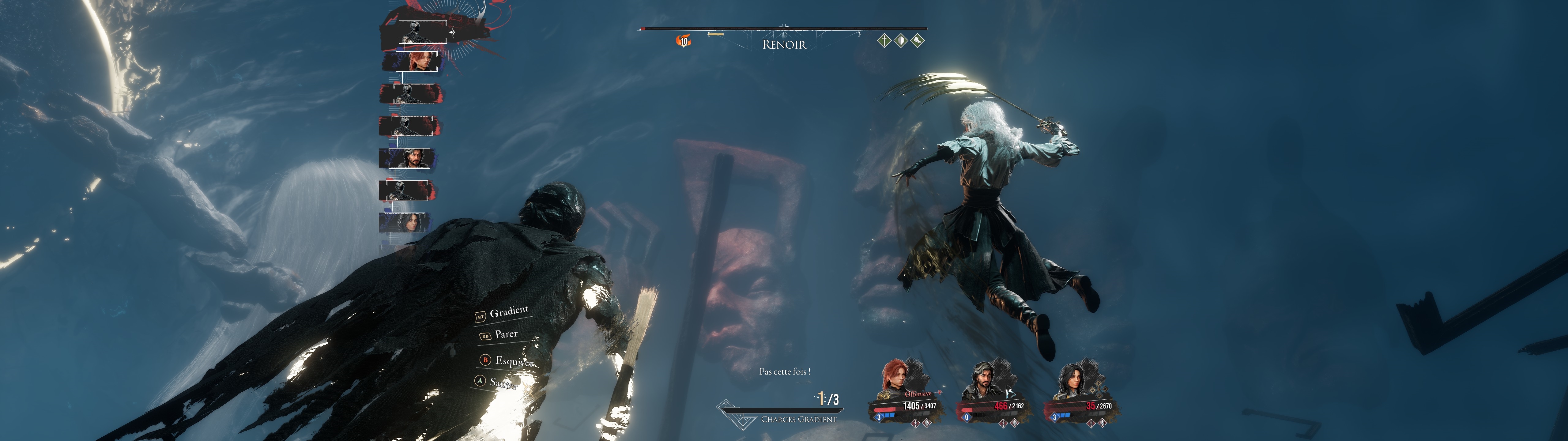Inspect Renoir's green shield buff icon
The height and width of the screenshot is (441, 1568).
[x=901, y=41]
